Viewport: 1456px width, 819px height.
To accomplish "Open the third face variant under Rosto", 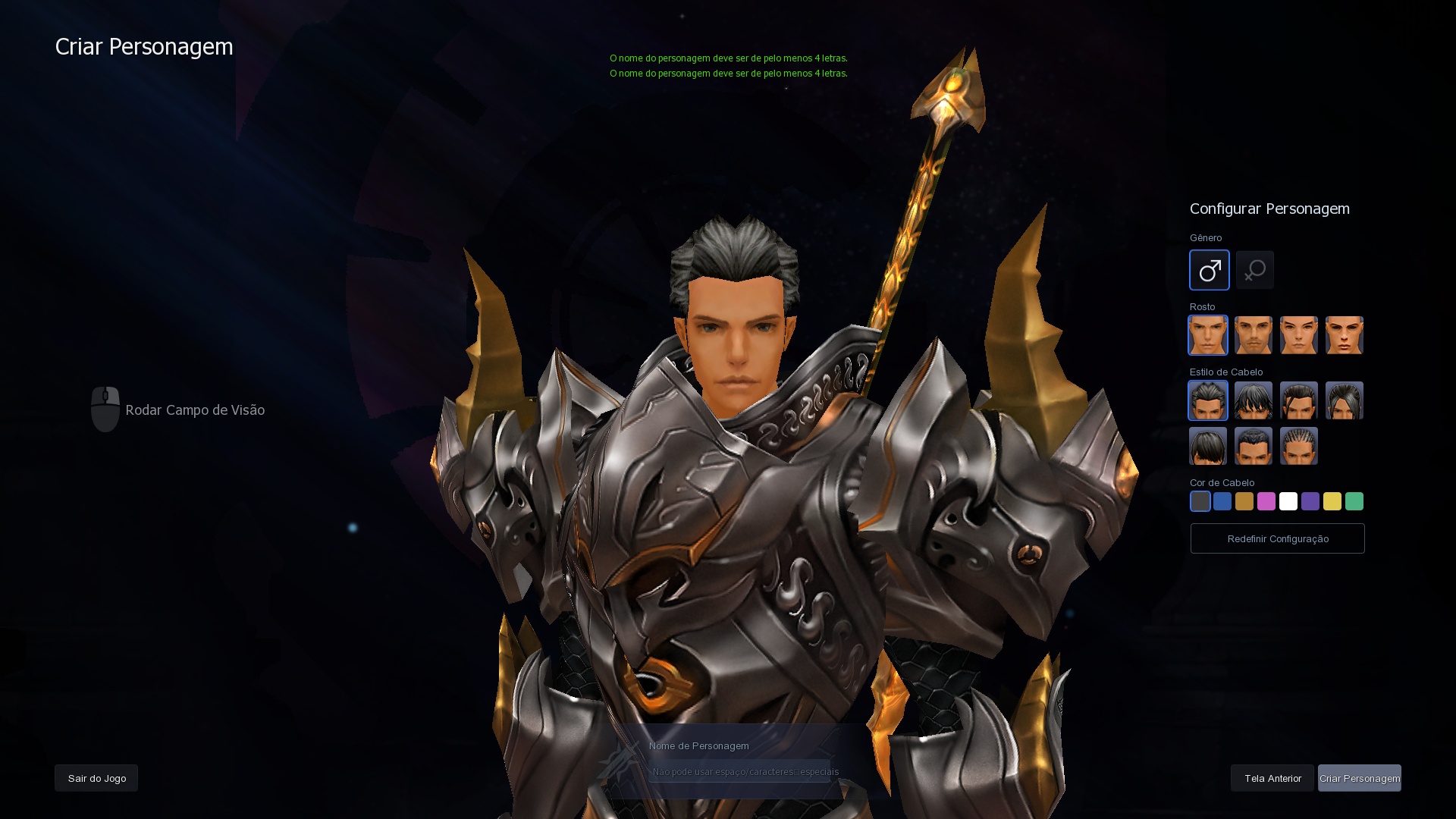I will coord(1298,334).
